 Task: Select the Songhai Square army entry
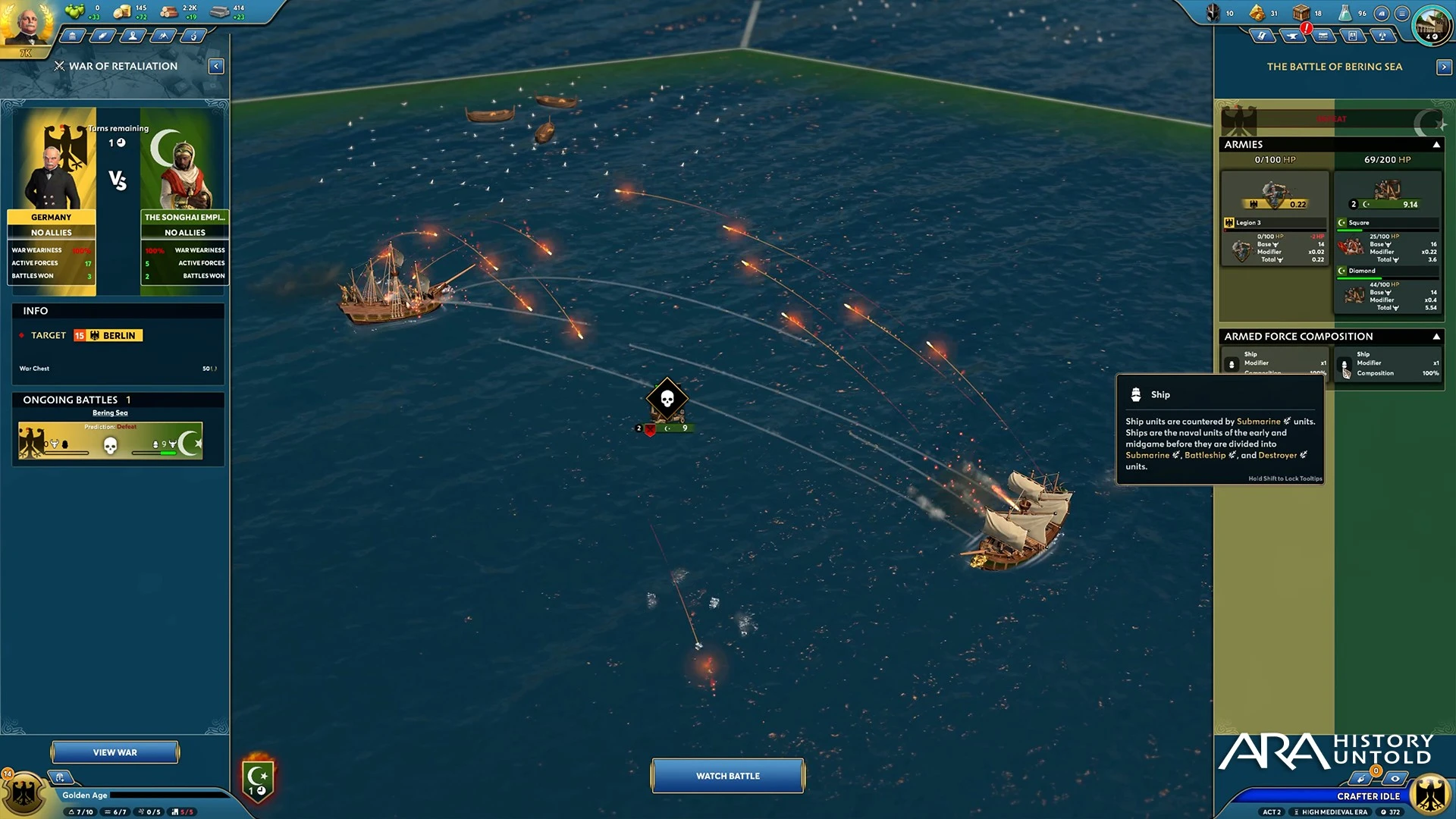coord(1388,242)
